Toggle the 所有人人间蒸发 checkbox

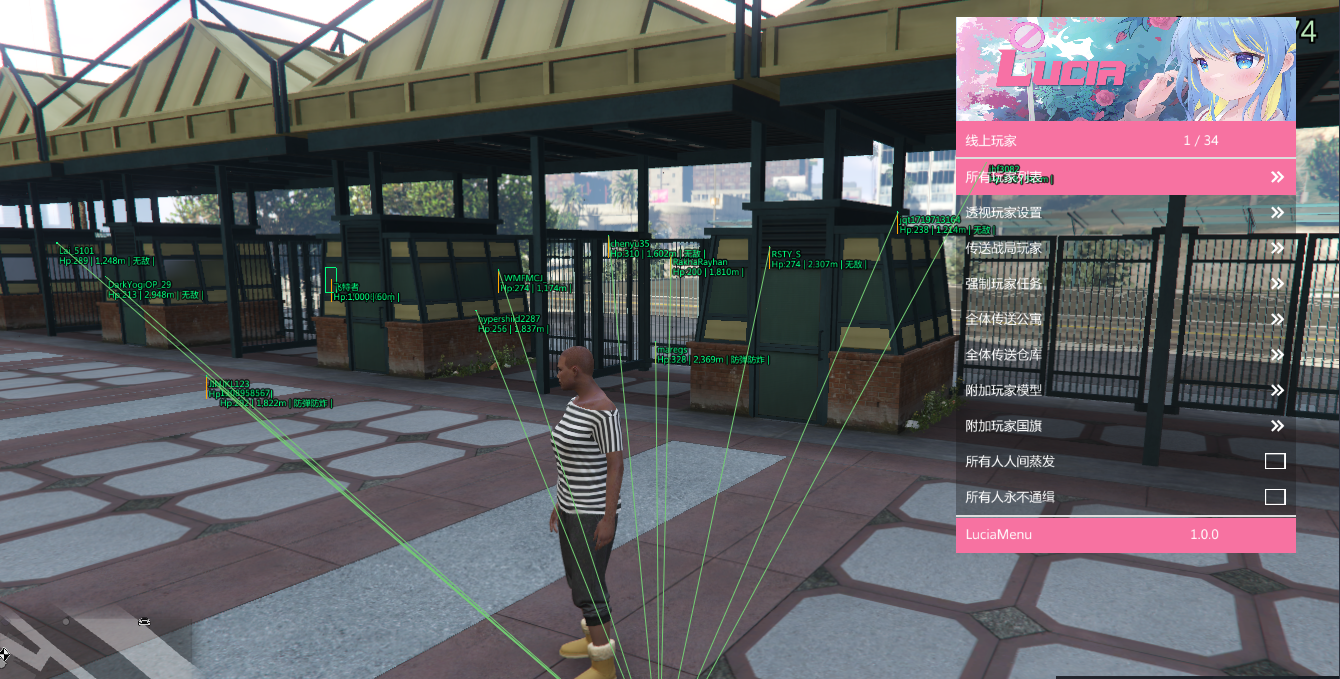pos(1274,461)
